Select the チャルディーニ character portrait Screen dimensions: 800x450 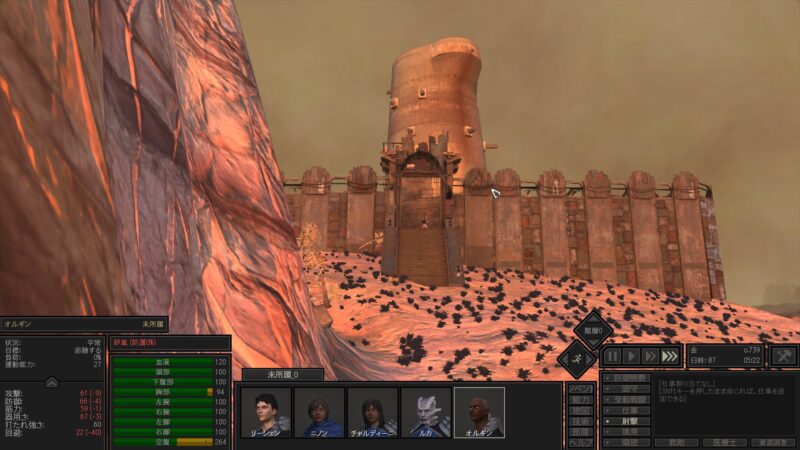point(372,412)
